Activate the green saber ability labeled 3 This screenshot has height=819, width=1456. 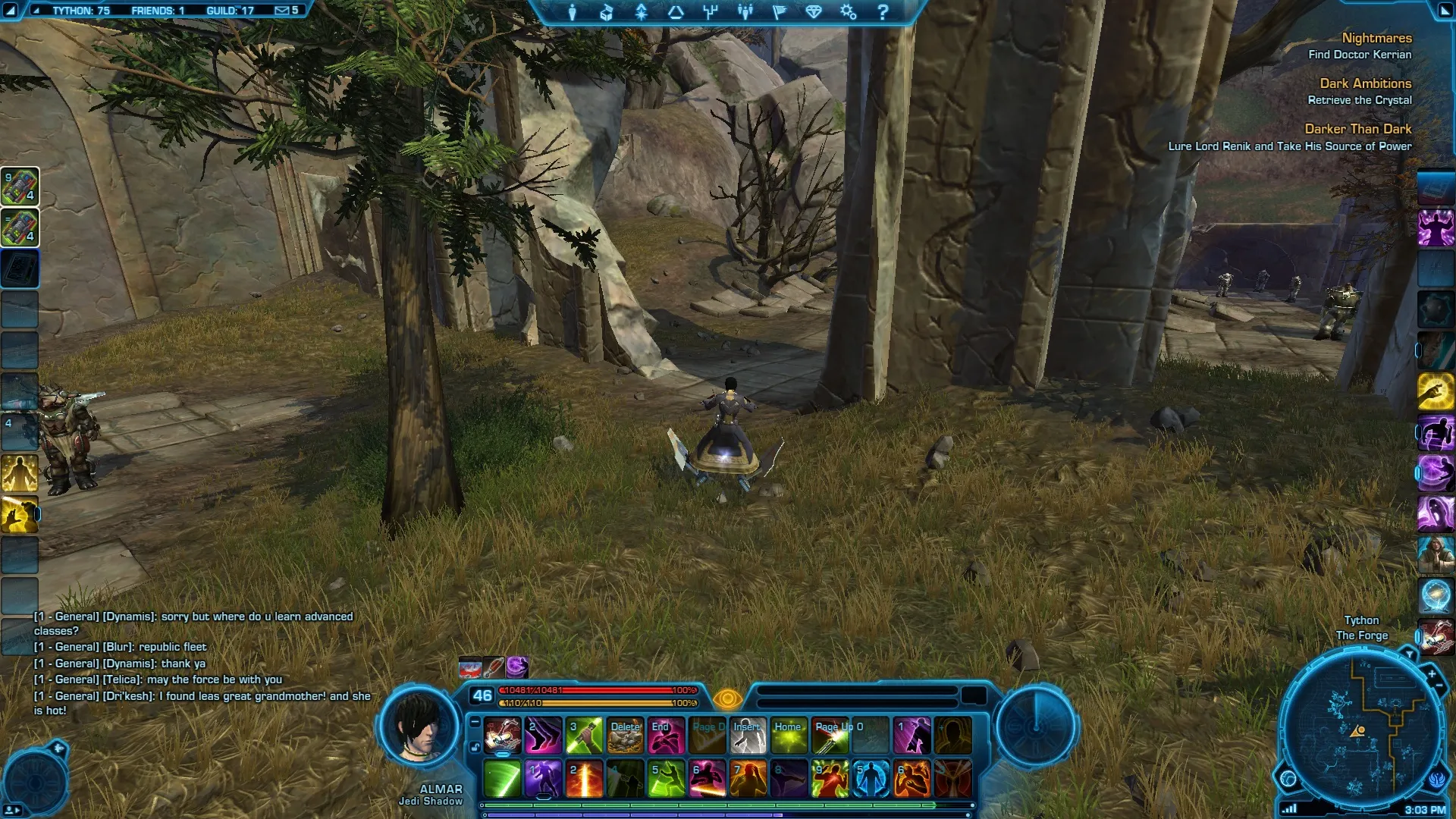tap(584, 736)
